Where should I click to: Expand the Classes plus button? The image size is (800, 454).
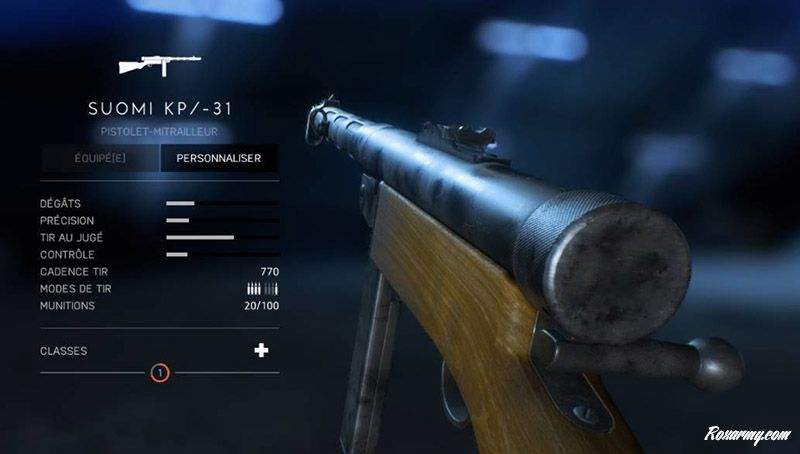[262, 350]
